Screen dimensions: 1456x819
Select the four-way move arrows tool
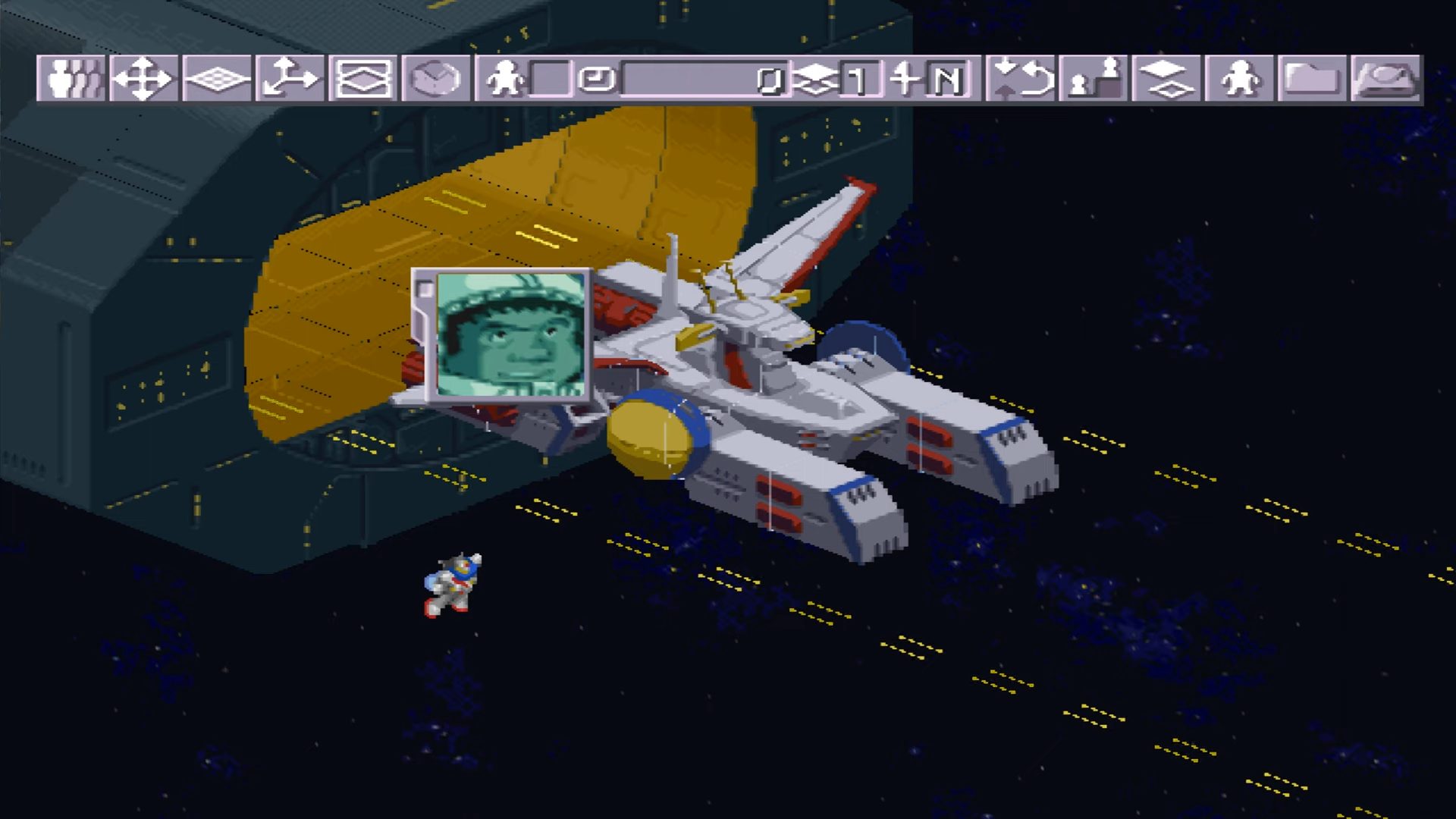[143, 79]
